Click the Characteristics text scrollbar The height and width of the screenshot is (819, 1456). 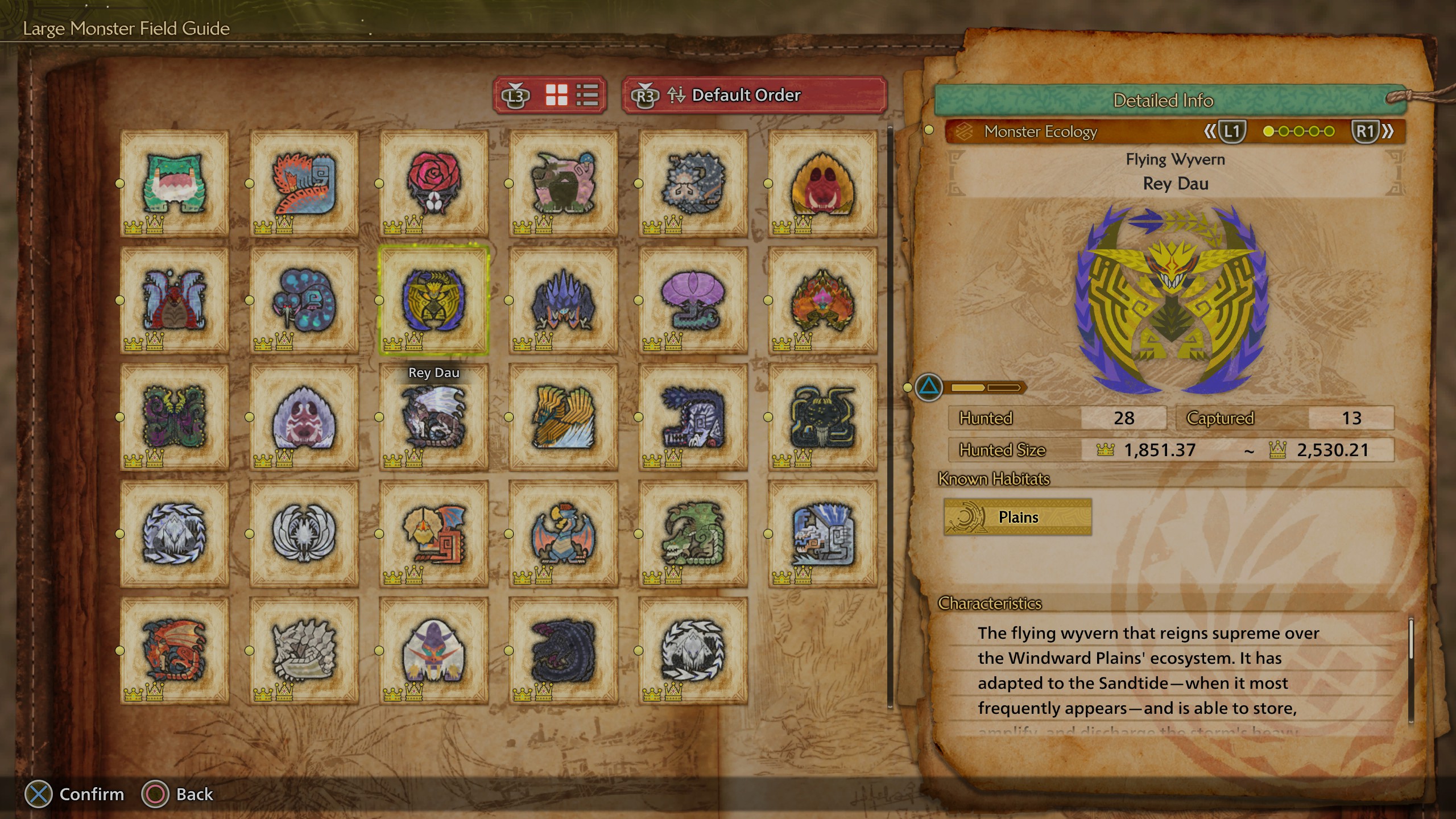coord(1410,671)
